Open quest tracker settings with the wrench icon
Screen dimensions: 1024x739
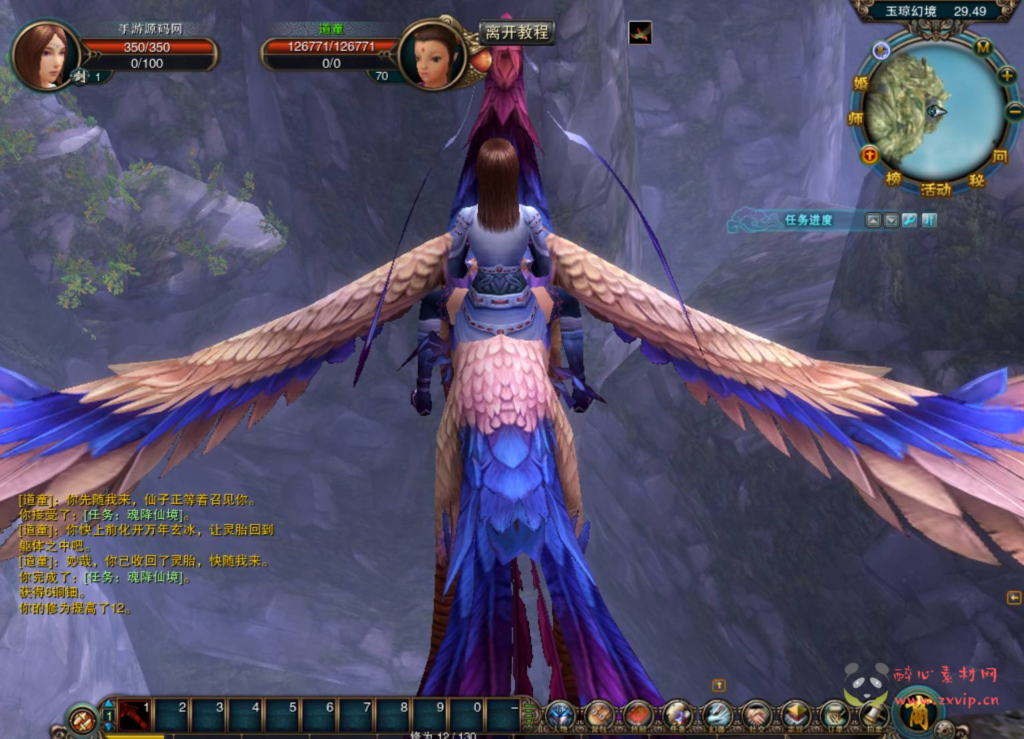point(909,220)
